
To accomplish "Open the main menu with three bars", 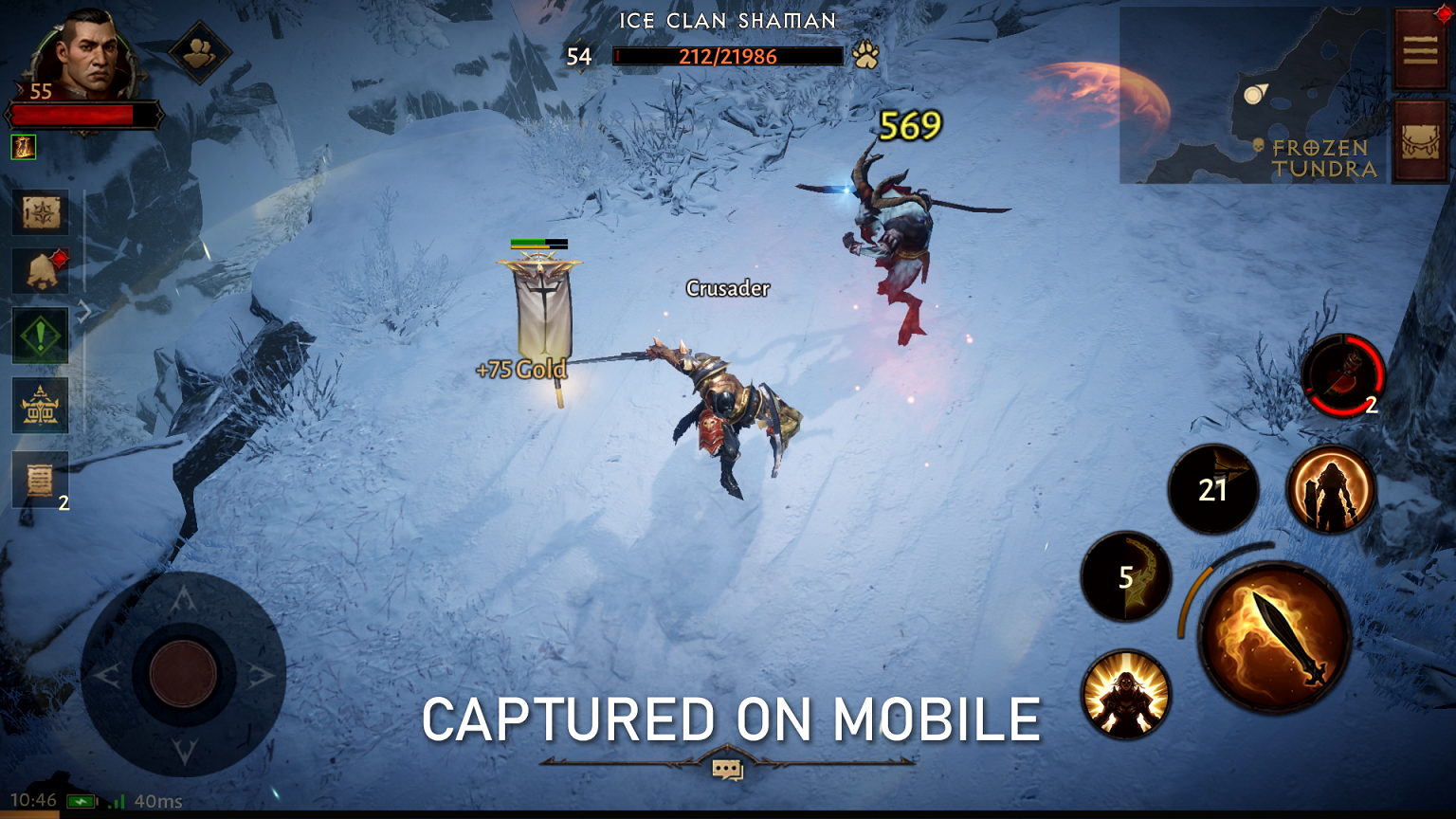I will click(x=1419, y=49).
